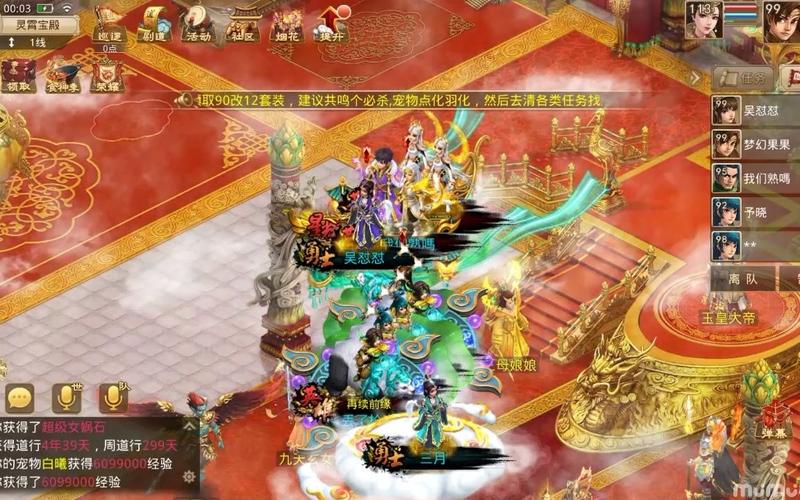Select team member 予晓
800x500 pixels.
point(755,212)
